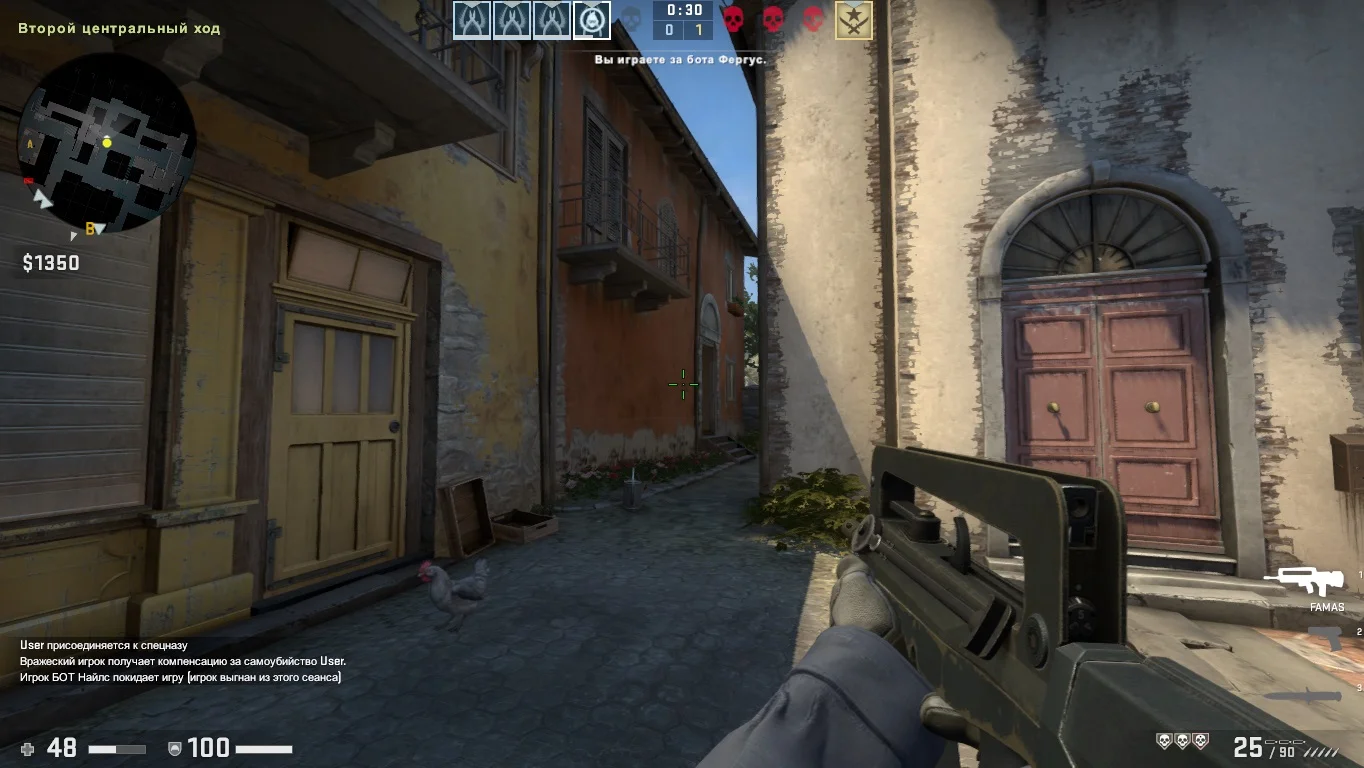Click the highlighted counter-terrorist player avatar
The image size is (1364, 768).
pyautogui.click(x=591, y=20)
